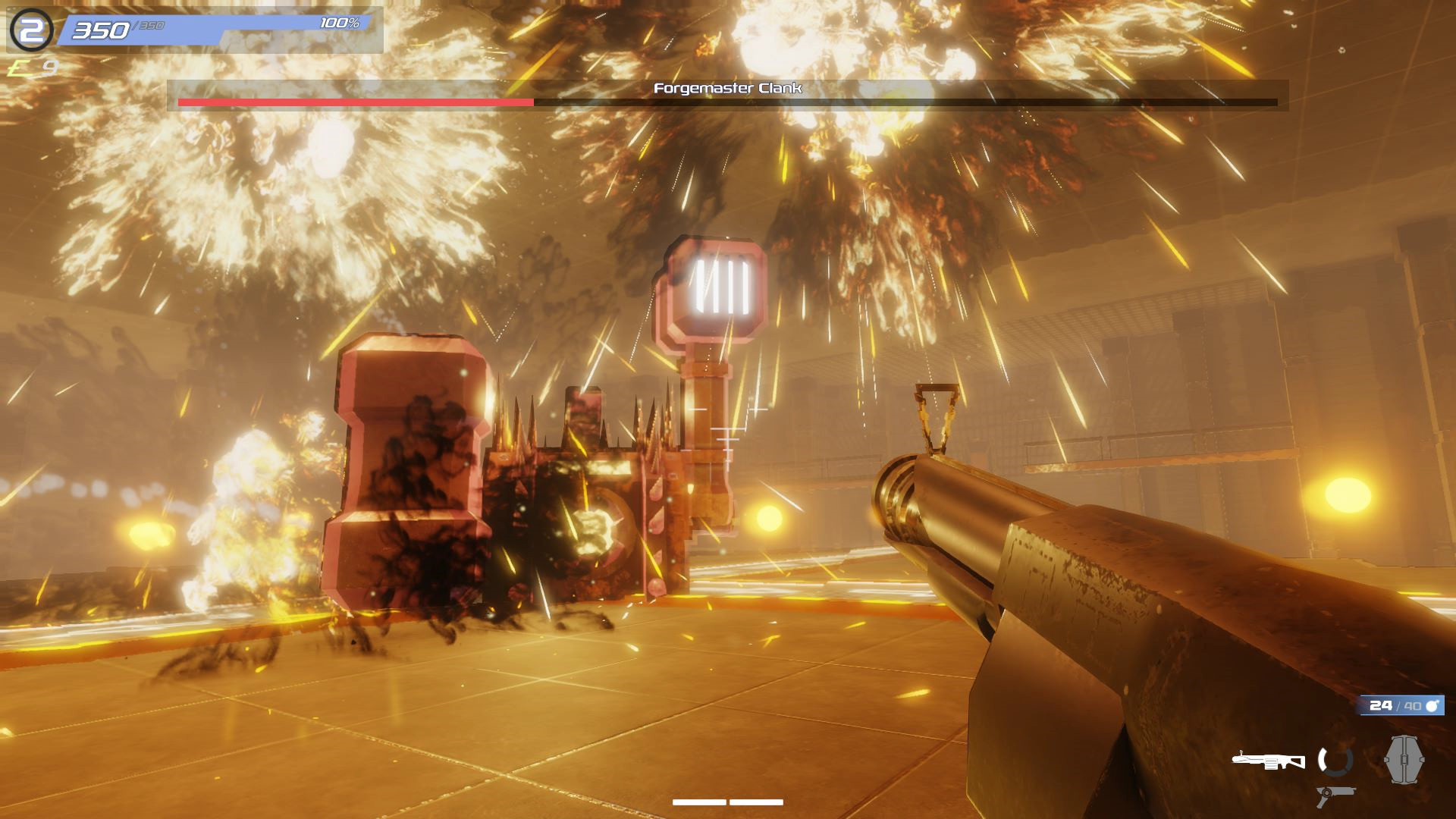The image size is (1456, 819).
Task: Activate the circular ability cooldown ring
Action: pos(1335,760)
